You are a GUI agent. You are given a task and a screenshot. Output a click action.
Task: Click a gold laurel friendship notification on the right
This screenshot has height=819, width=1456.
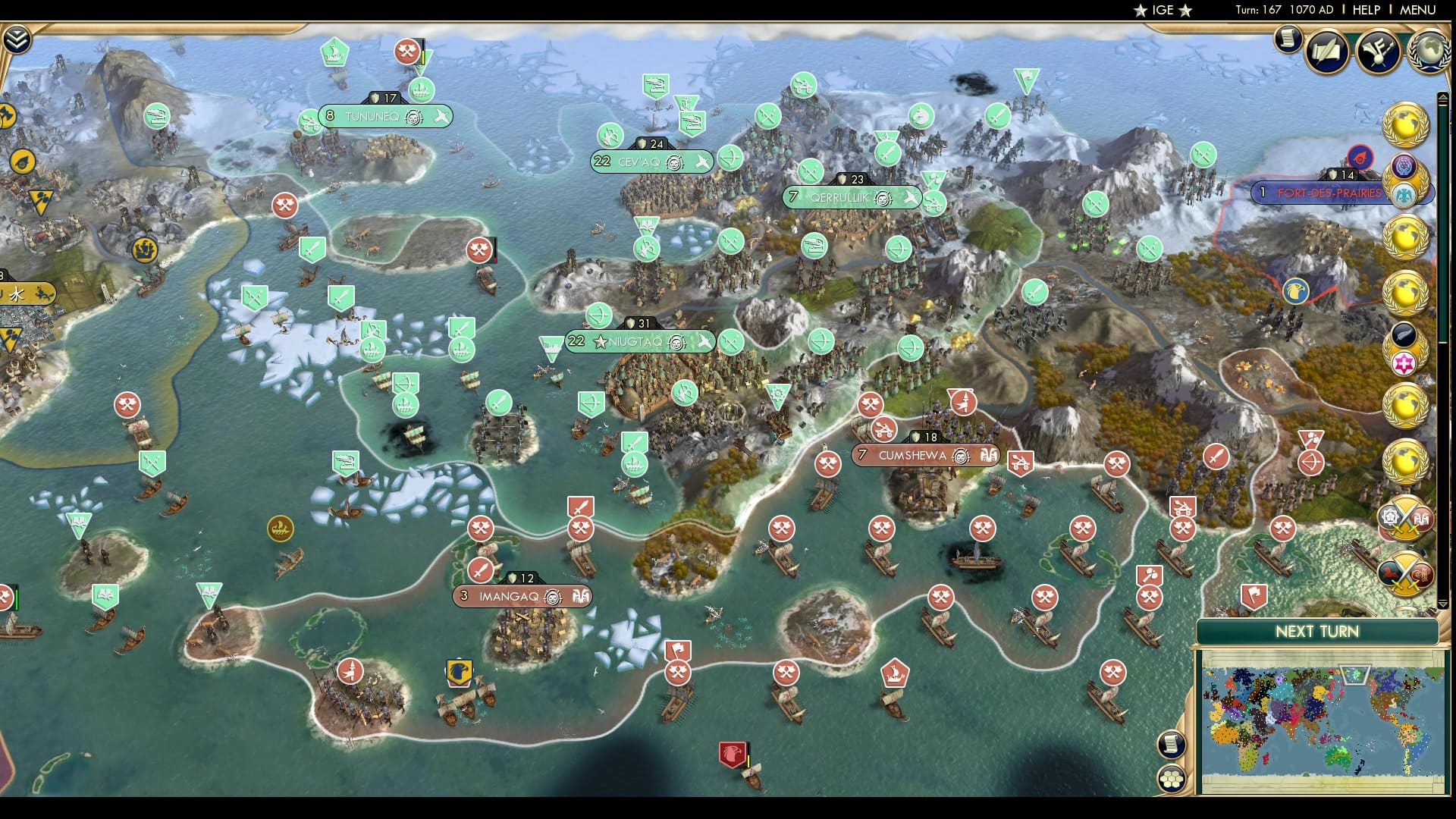[x=1407, y=124]
